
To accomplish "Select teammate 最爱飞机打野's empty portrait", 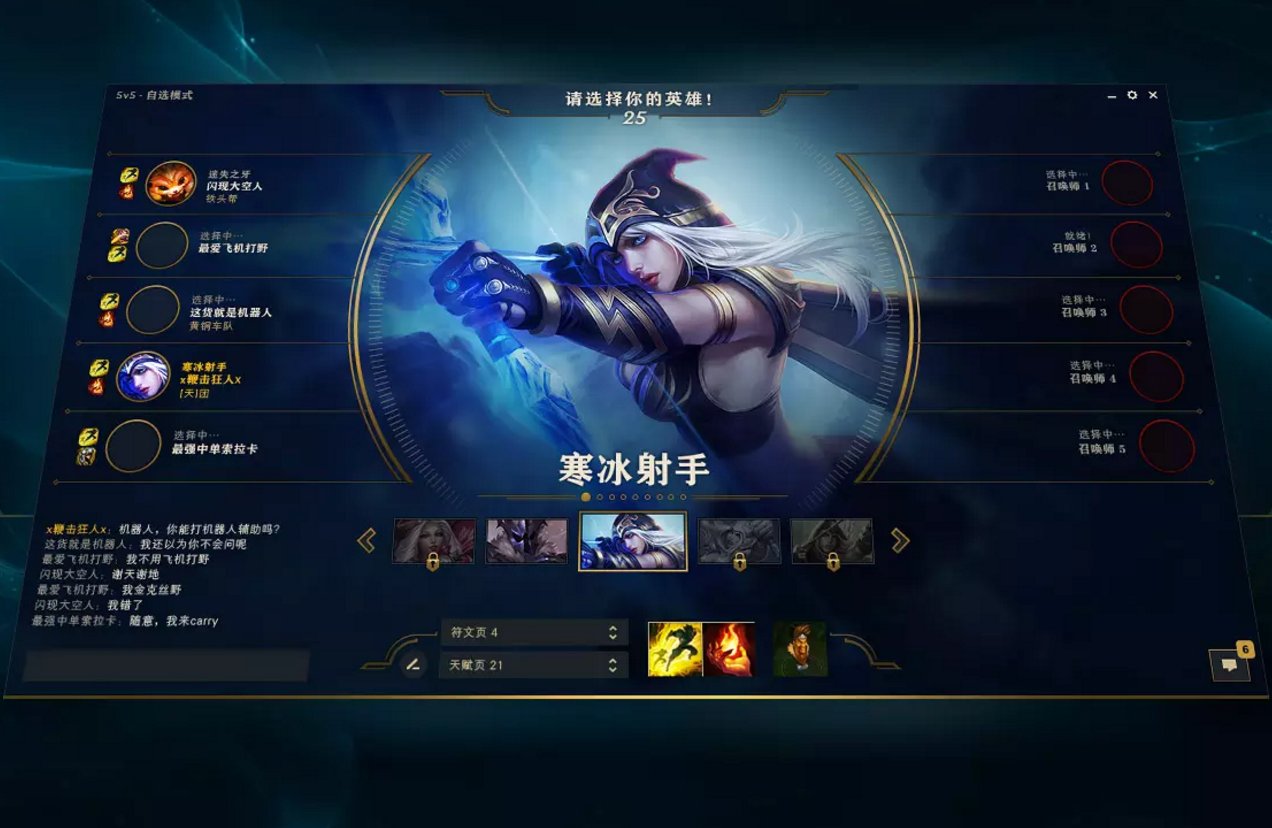I will pyautogui.click(x=161, y=246).
